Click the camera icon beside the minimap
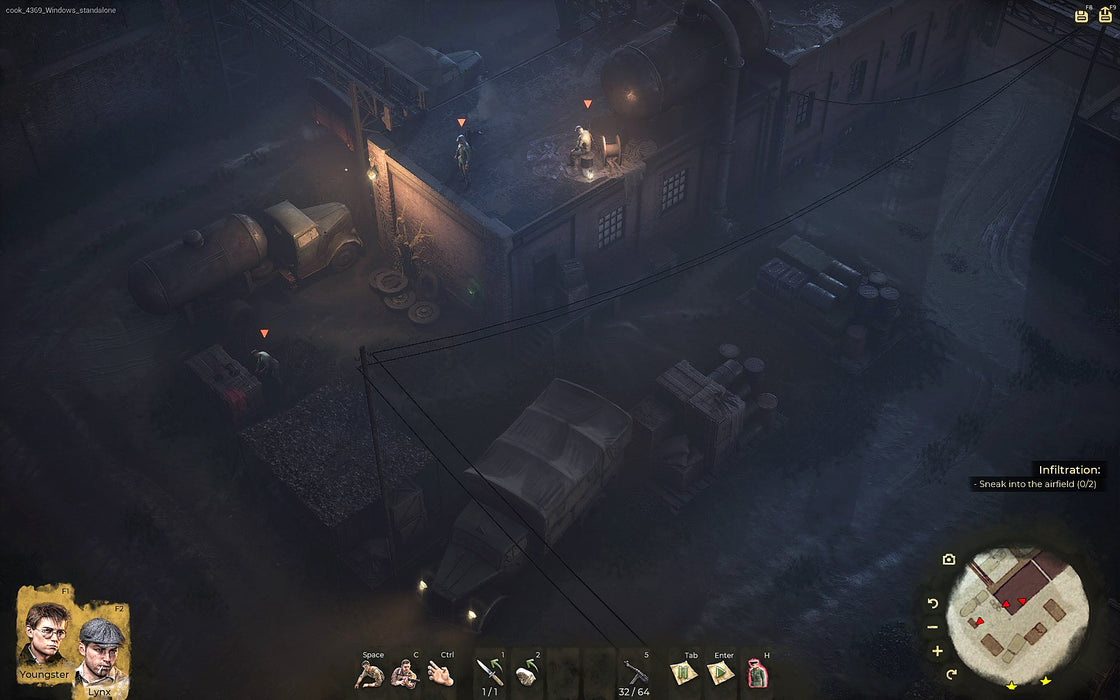This screenshot has width=1120, height=700. coord(948,559)
